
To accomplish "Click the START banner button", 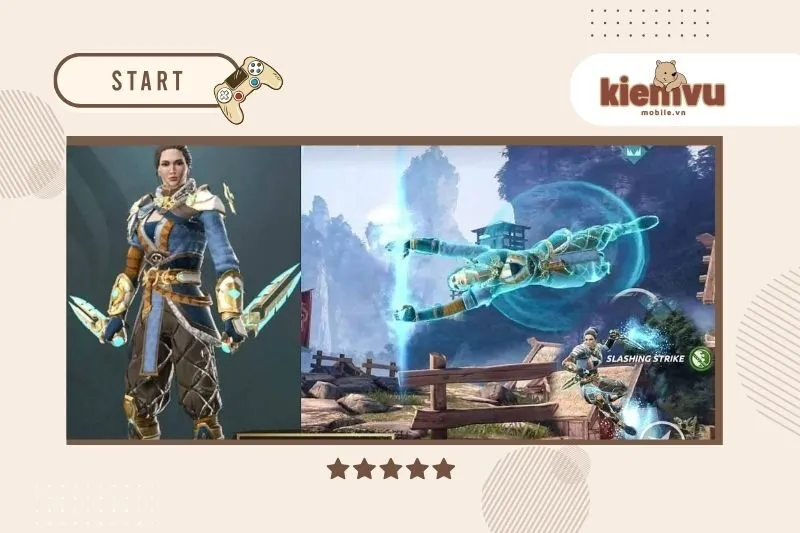I will click(146, 80).
